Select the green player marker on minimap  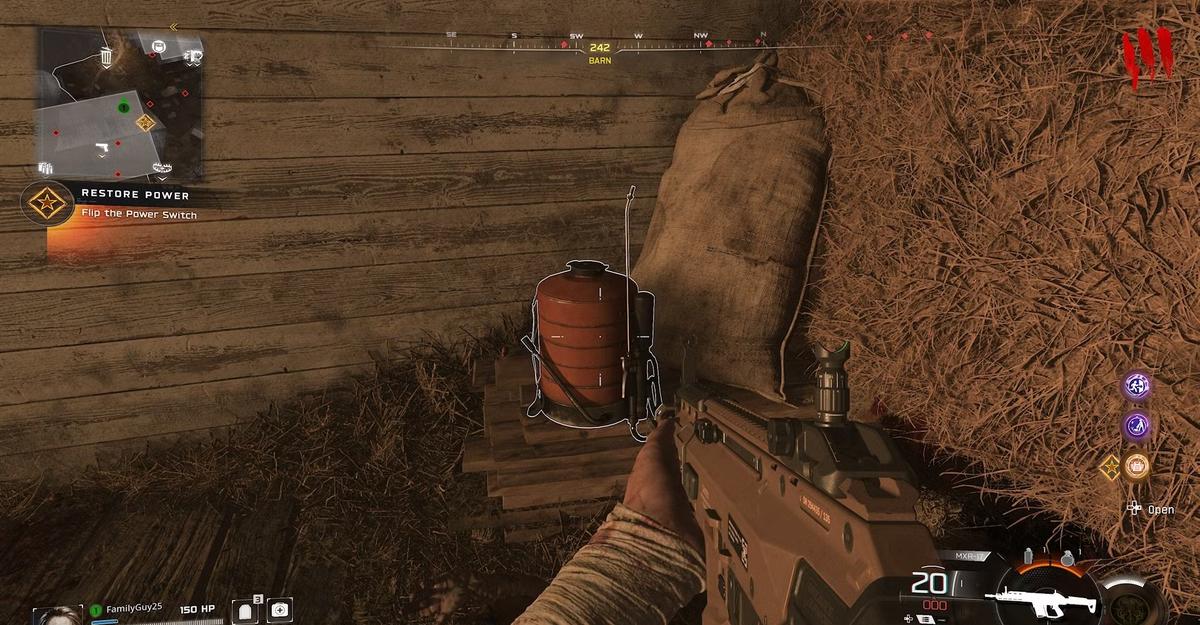[123, 107]
